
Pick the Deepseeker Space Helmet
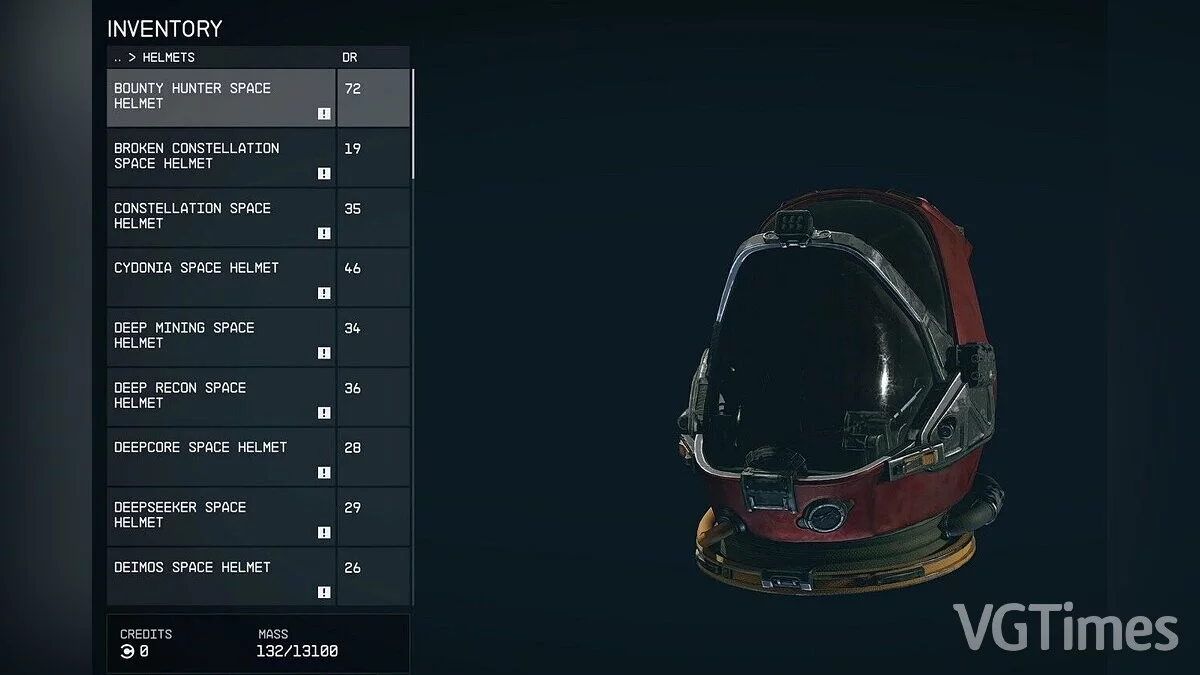(221, 517)
